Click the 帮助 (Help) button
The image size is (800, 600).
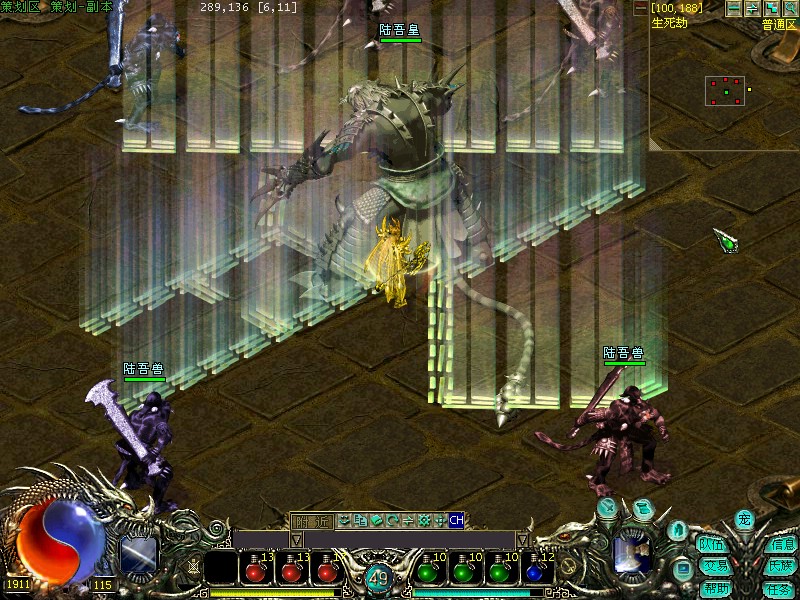pos(716,588)
